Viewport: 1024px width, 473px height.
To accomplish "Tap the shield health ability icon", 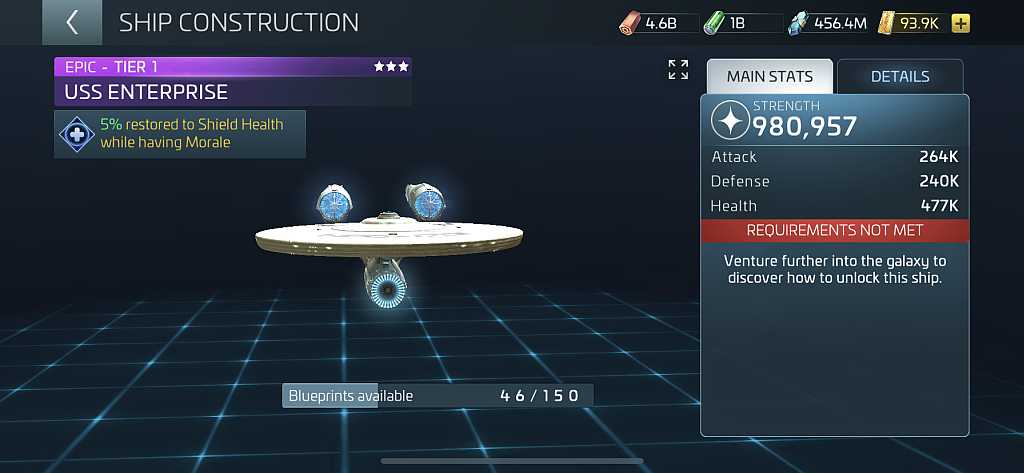I will 77,134.
